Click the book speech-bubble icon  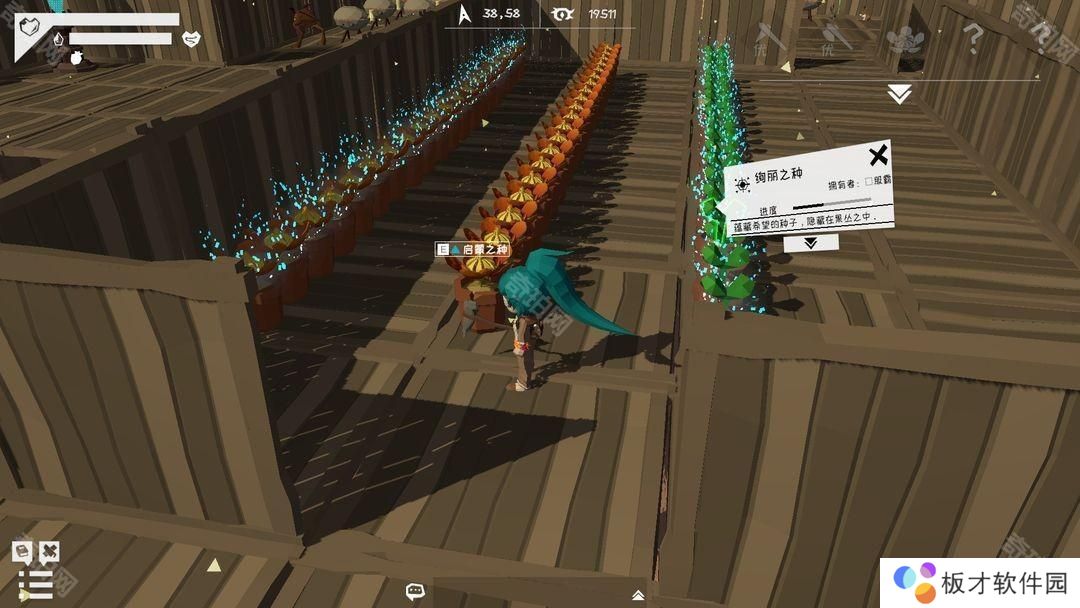click(x=21, y=551)
